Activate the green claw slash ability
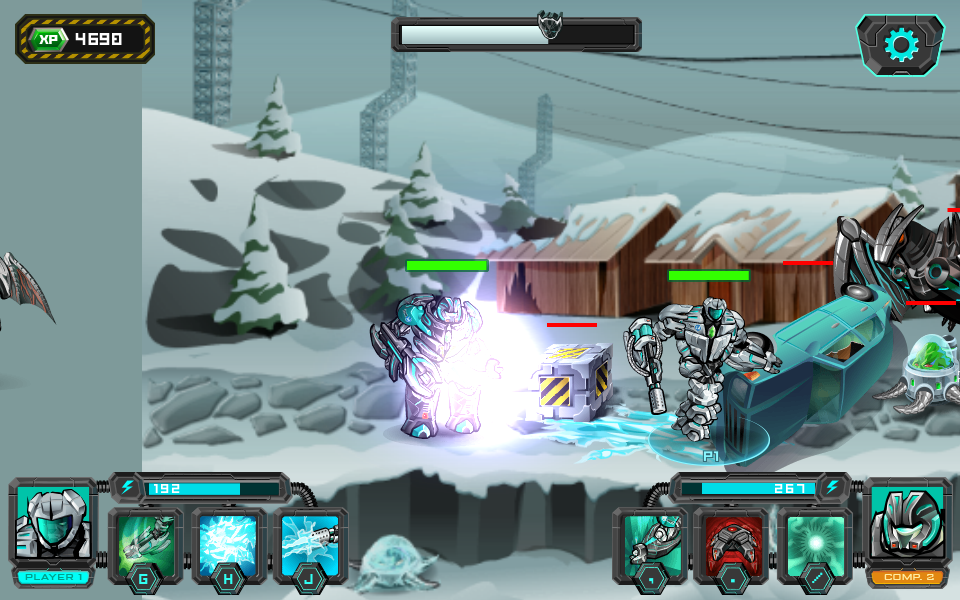Screen dimensions: 960x600 (145, 543)
